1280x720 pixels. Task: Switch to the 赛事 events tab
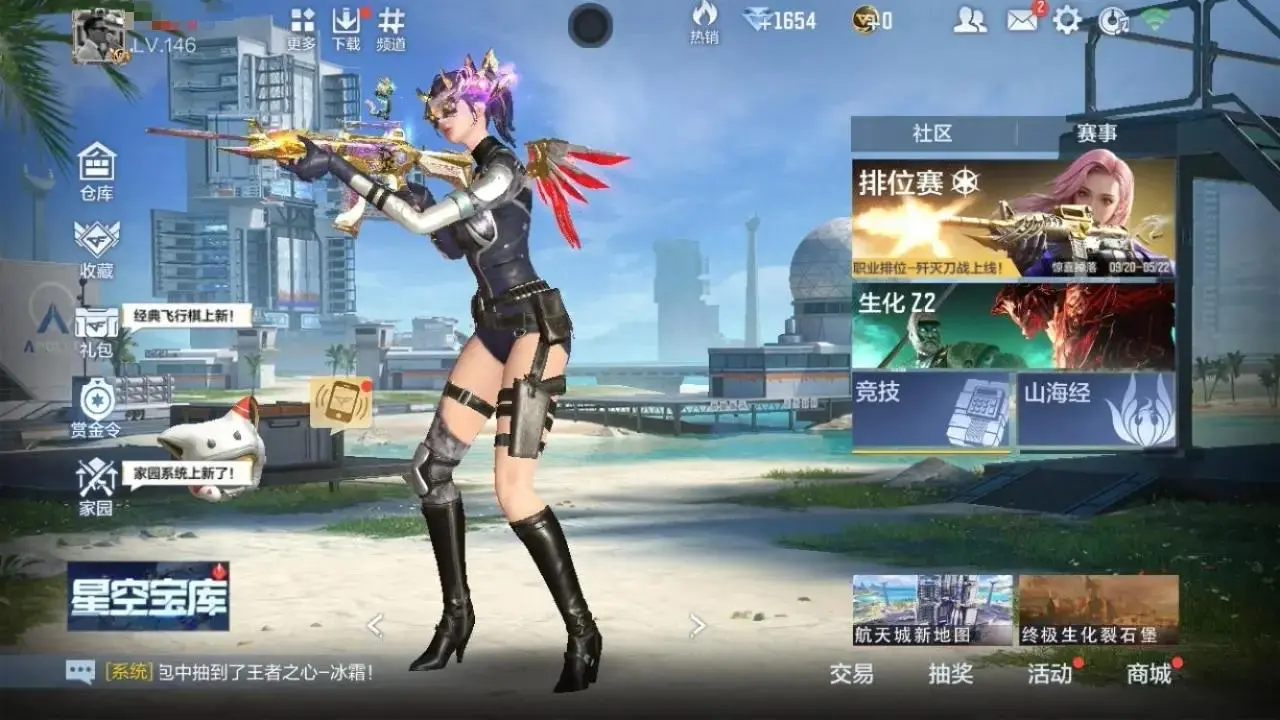pyautogui.click(x=1097, y=133)
